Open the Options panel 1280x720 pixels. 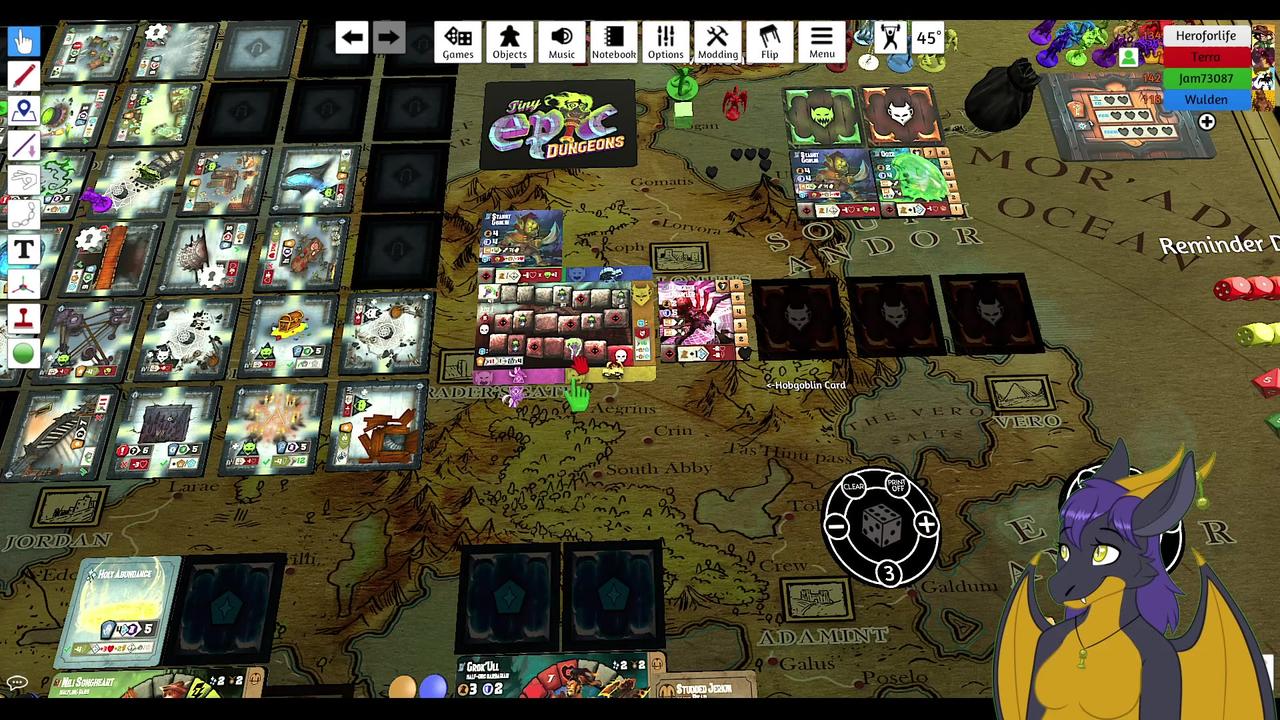[665, 41]
